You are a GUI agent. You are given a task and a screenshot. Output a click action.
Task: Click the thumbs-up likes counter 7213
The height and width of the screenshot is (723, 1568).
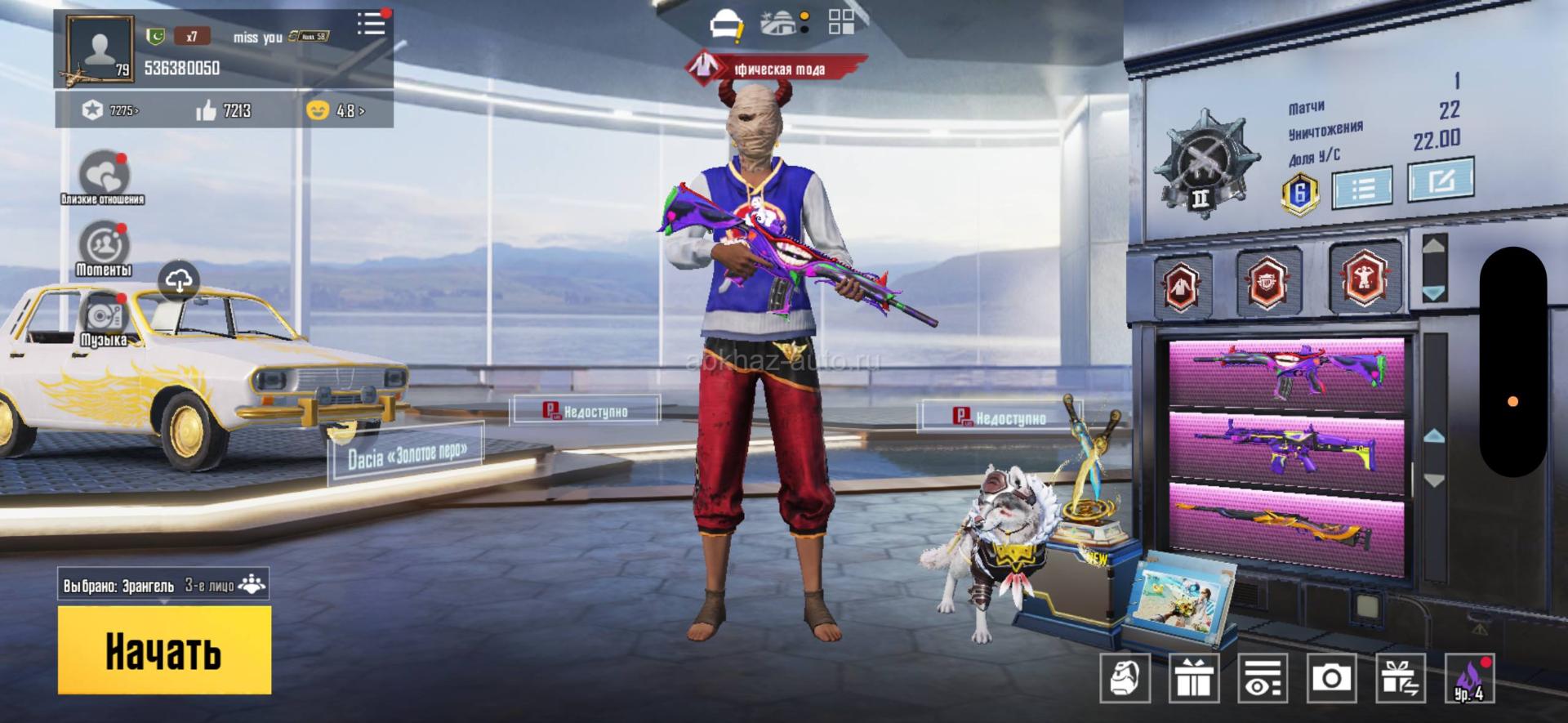[223, 110]
